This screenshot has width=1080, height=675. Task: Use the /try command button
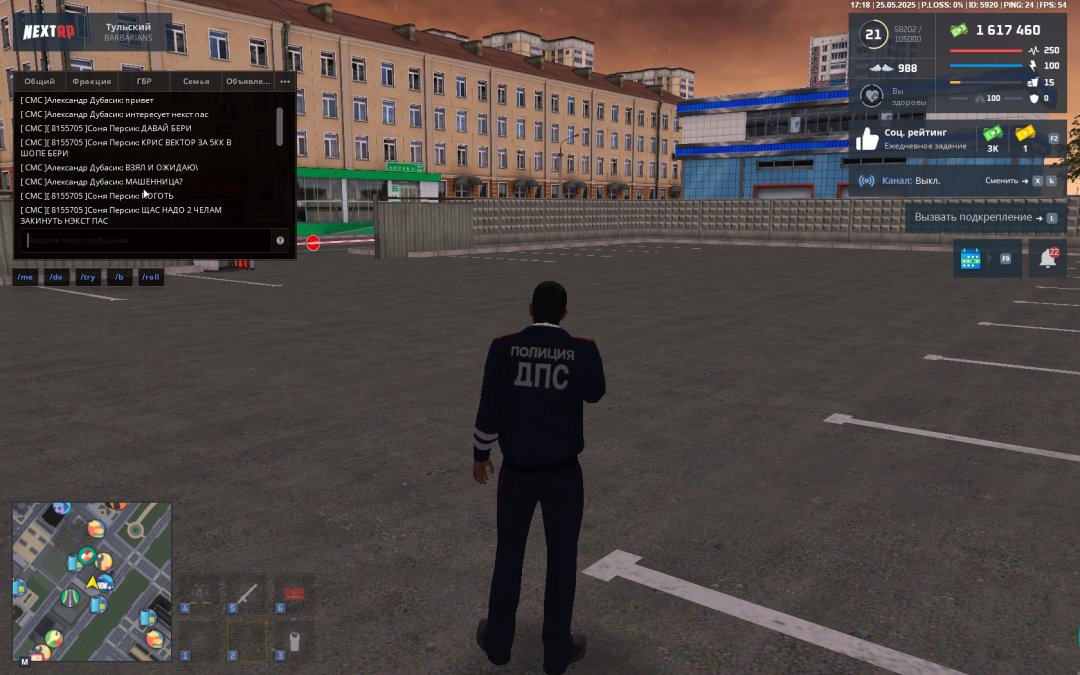[x=88, y=277]
